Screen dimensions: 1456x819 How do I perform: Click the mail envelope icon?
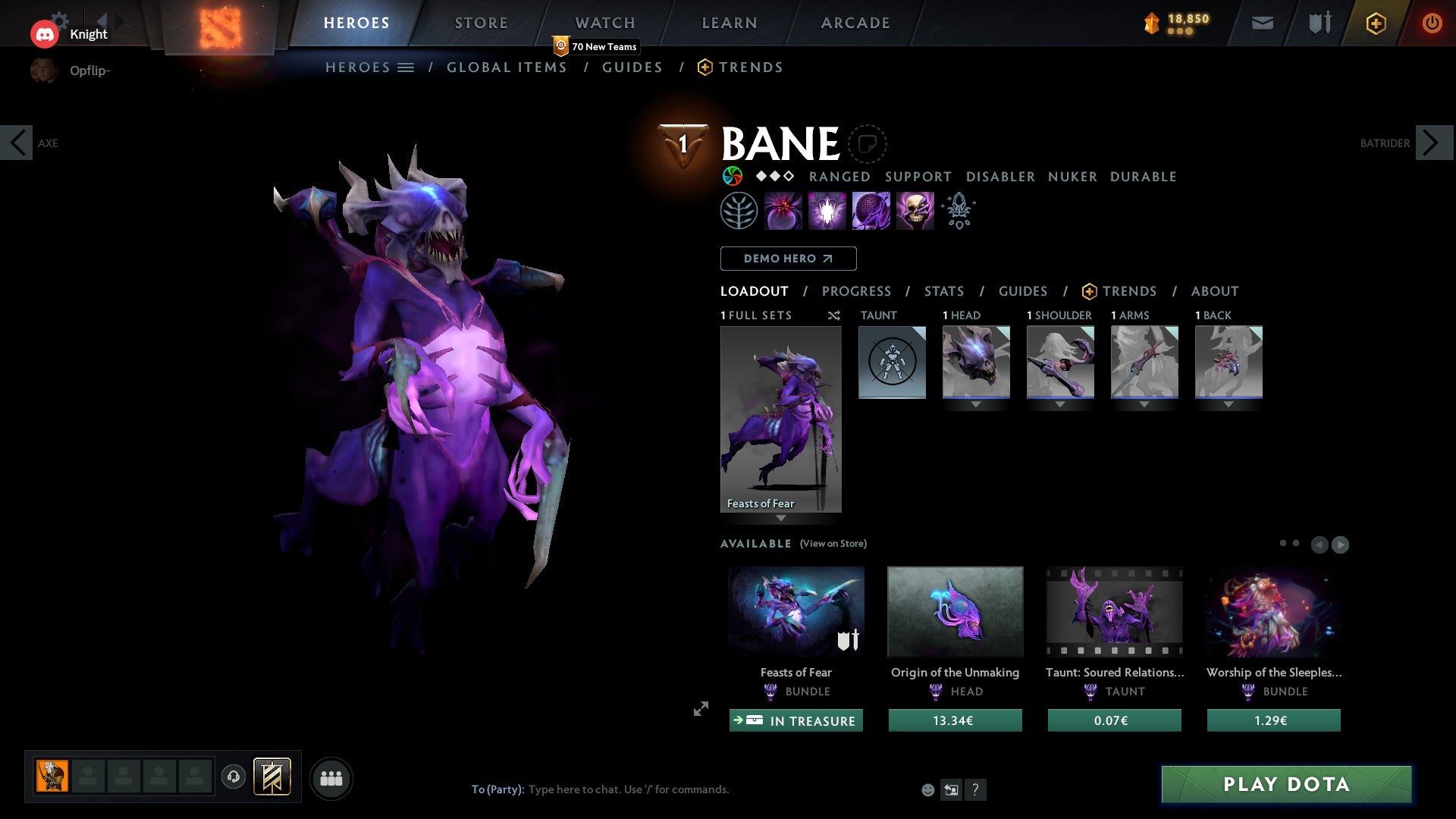point(1263,23)
